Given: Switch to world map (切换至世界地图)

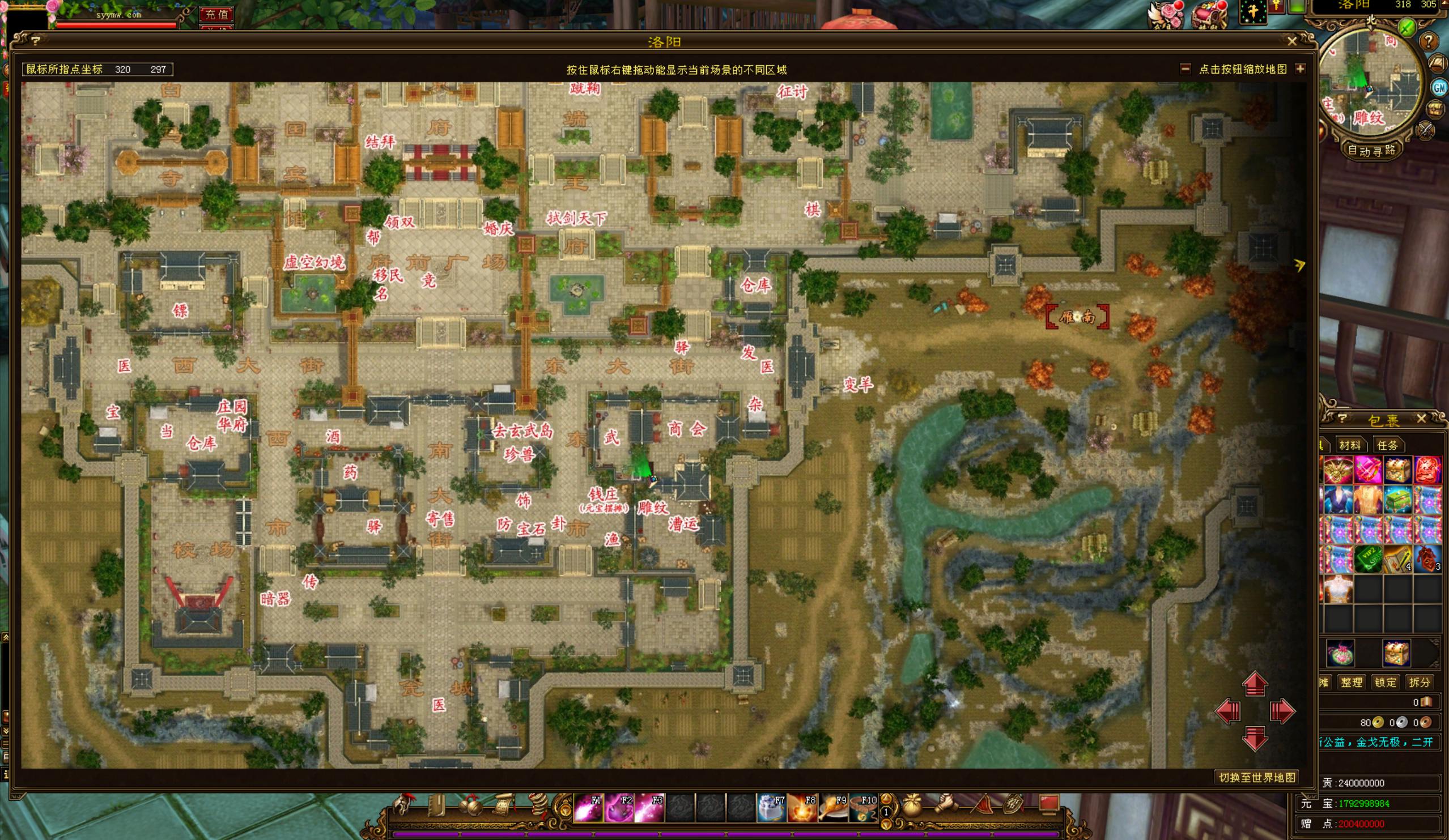Looking at the screenshot, I should [1257, 777].
